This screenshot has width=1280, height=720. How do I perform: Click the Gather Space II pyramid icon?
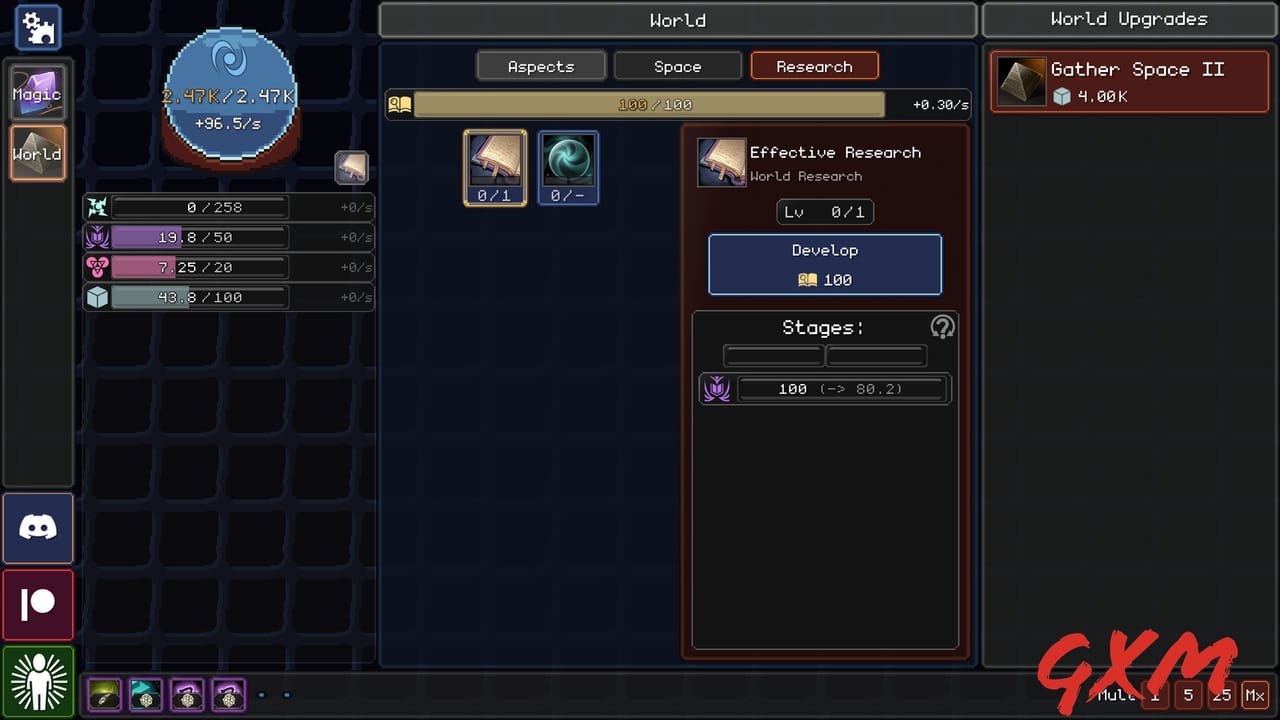[1019, 80]
